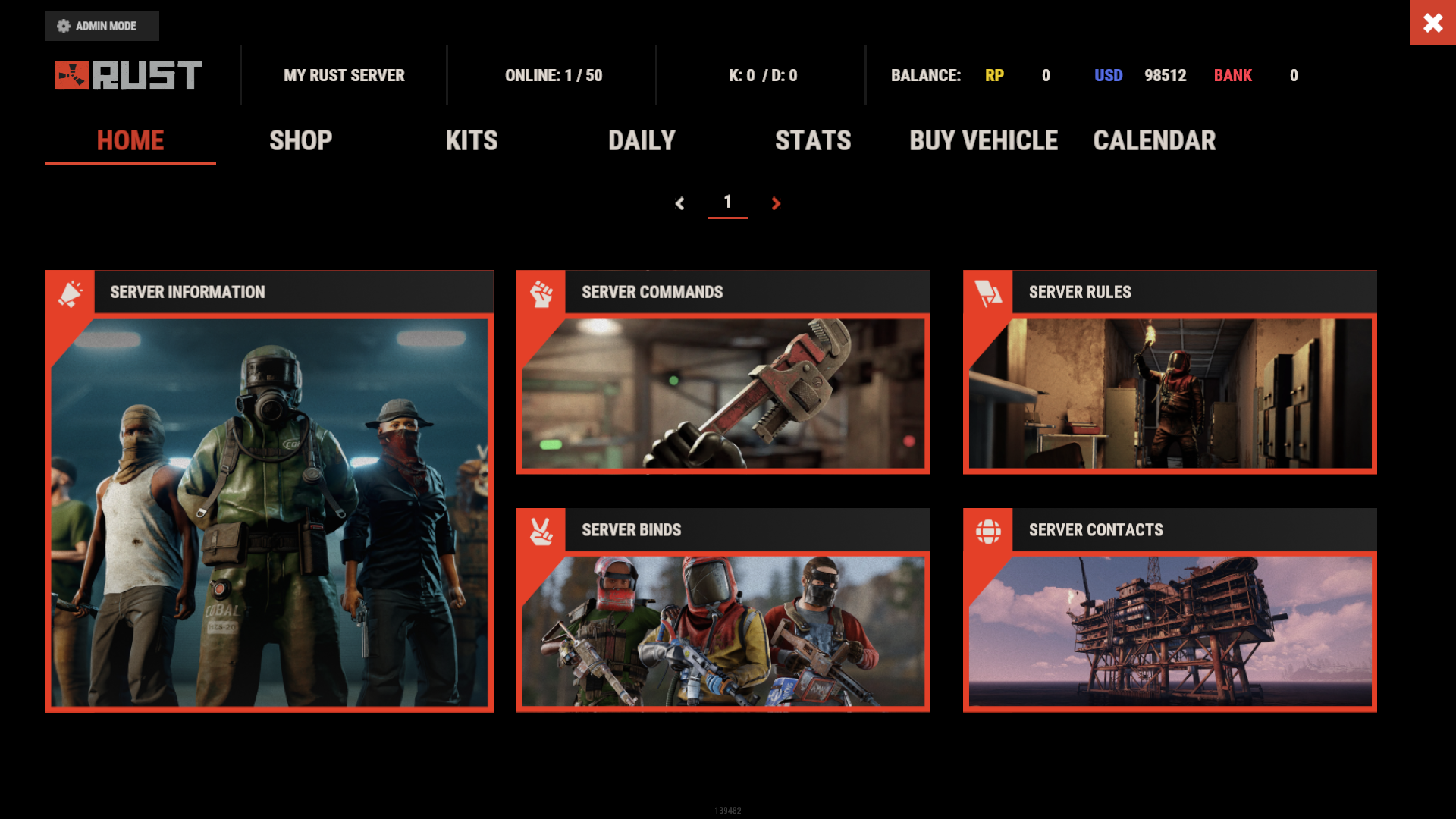The height and width of the screenshot is (819, 1456).
Task: Toggle Admin Mode
Action: pyautogui.click(x=102, y=26)
